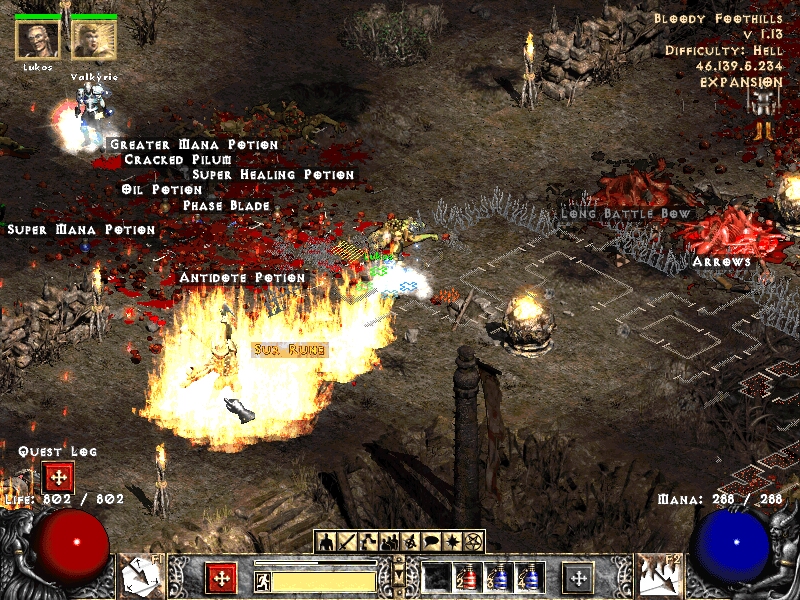This screenshot has height=600, width=800.
Task: Select the Valkyrie summon portrait
Action: pyautogui.click(x=93, y=40)
